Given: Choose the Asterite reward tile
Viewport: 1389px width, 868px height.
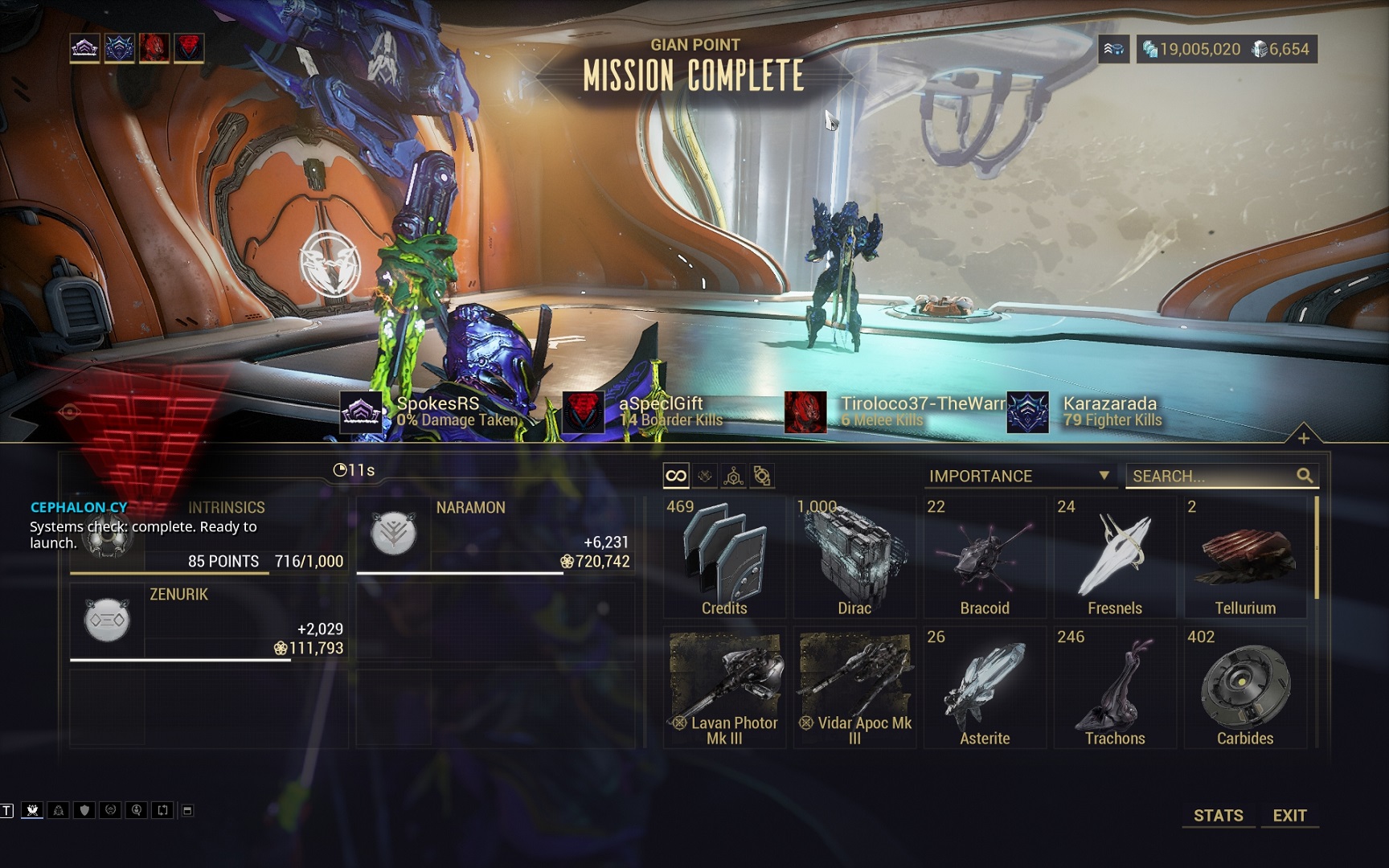Looking at the screenshot, I should [x=985, y=688].
